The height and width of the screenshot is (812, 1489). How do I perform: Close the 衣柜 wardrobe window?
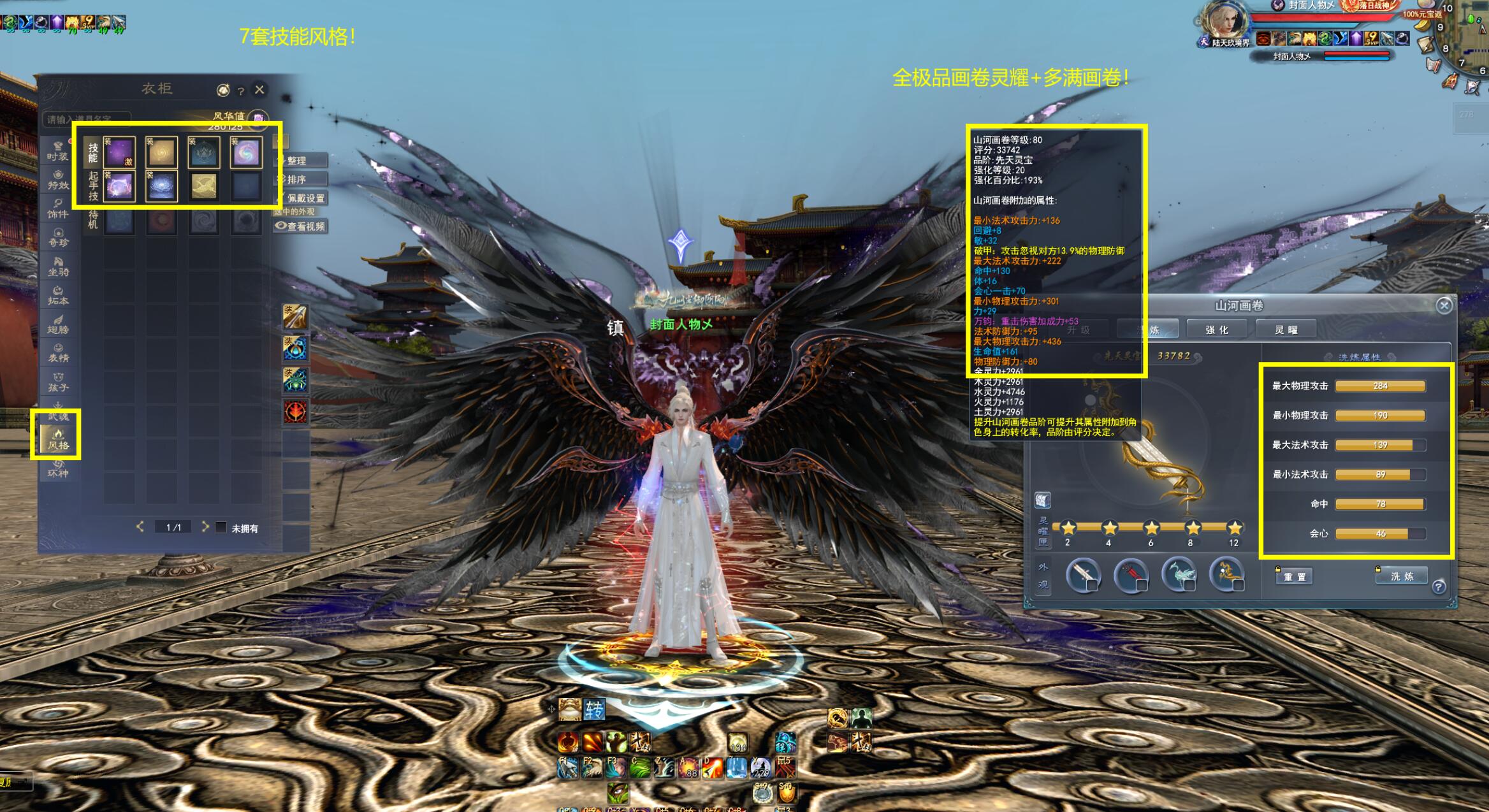point(259,90)
